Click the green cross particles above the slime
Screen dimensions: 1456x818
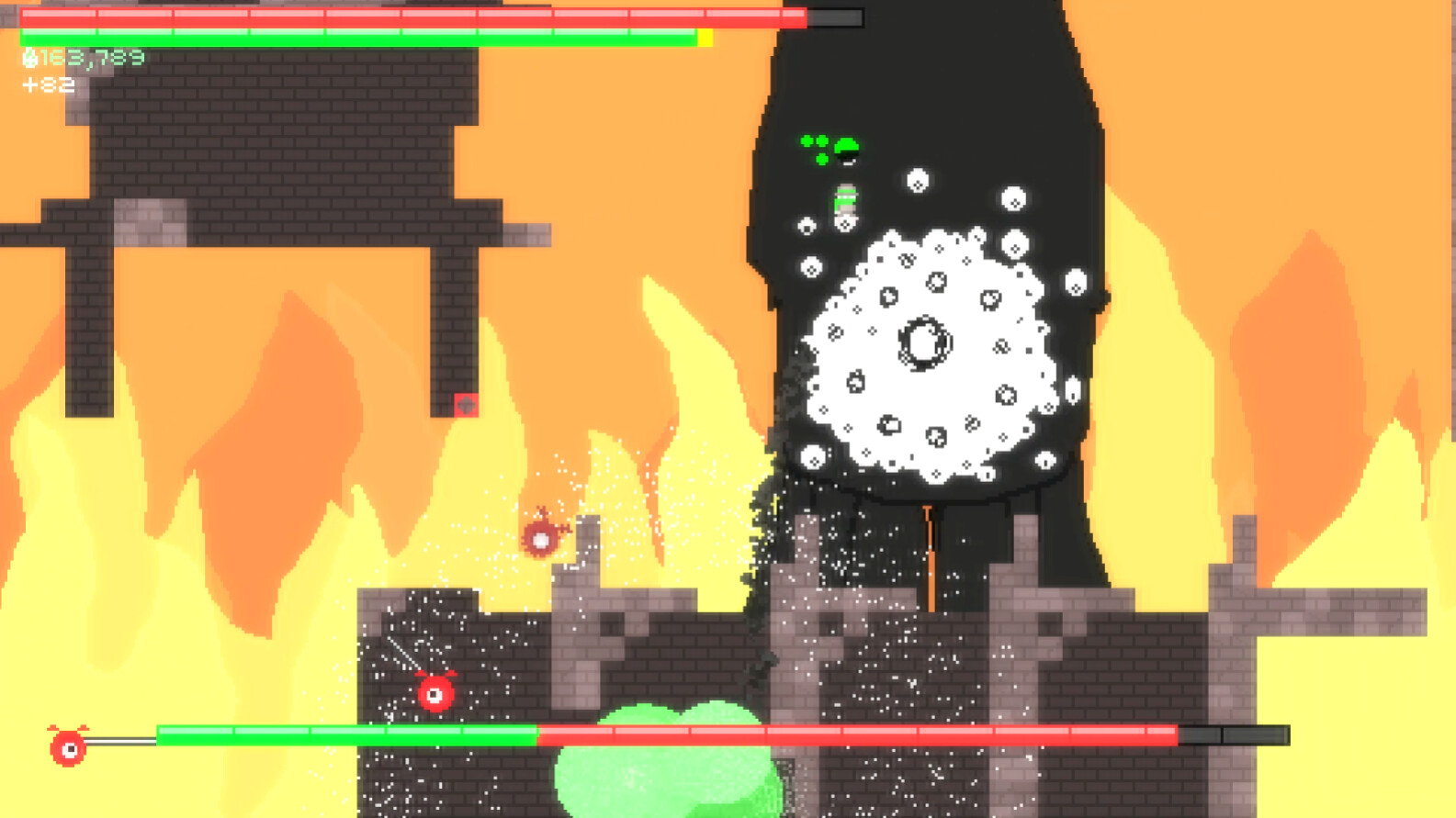point(812,142)
